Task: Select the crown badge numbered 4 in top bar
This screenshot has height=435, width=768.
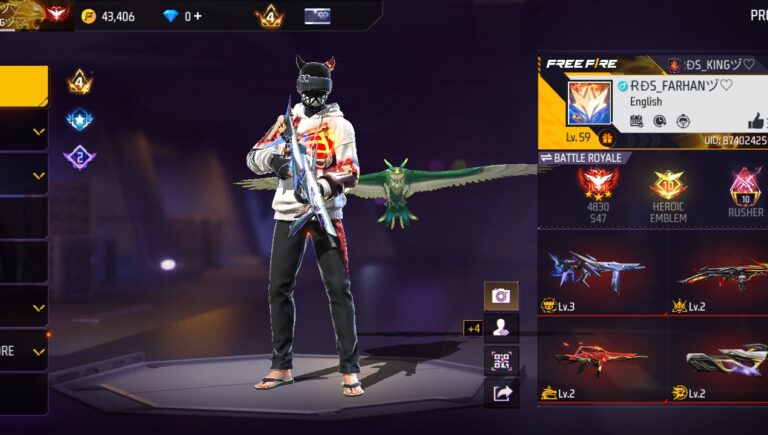Action: (x=269, y=16)
